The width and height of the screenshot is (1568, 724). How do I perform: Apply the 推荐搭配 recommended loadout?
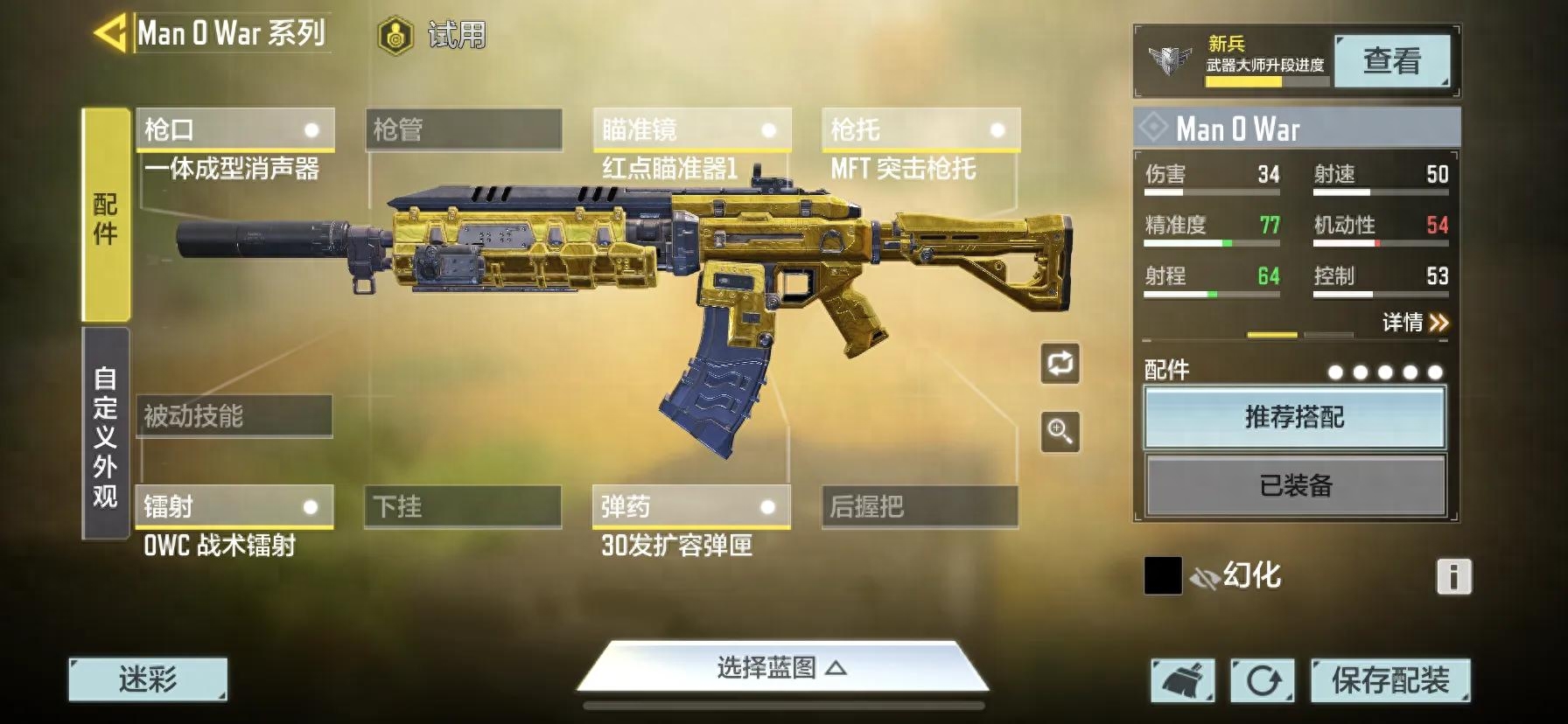coord(1294,418)
